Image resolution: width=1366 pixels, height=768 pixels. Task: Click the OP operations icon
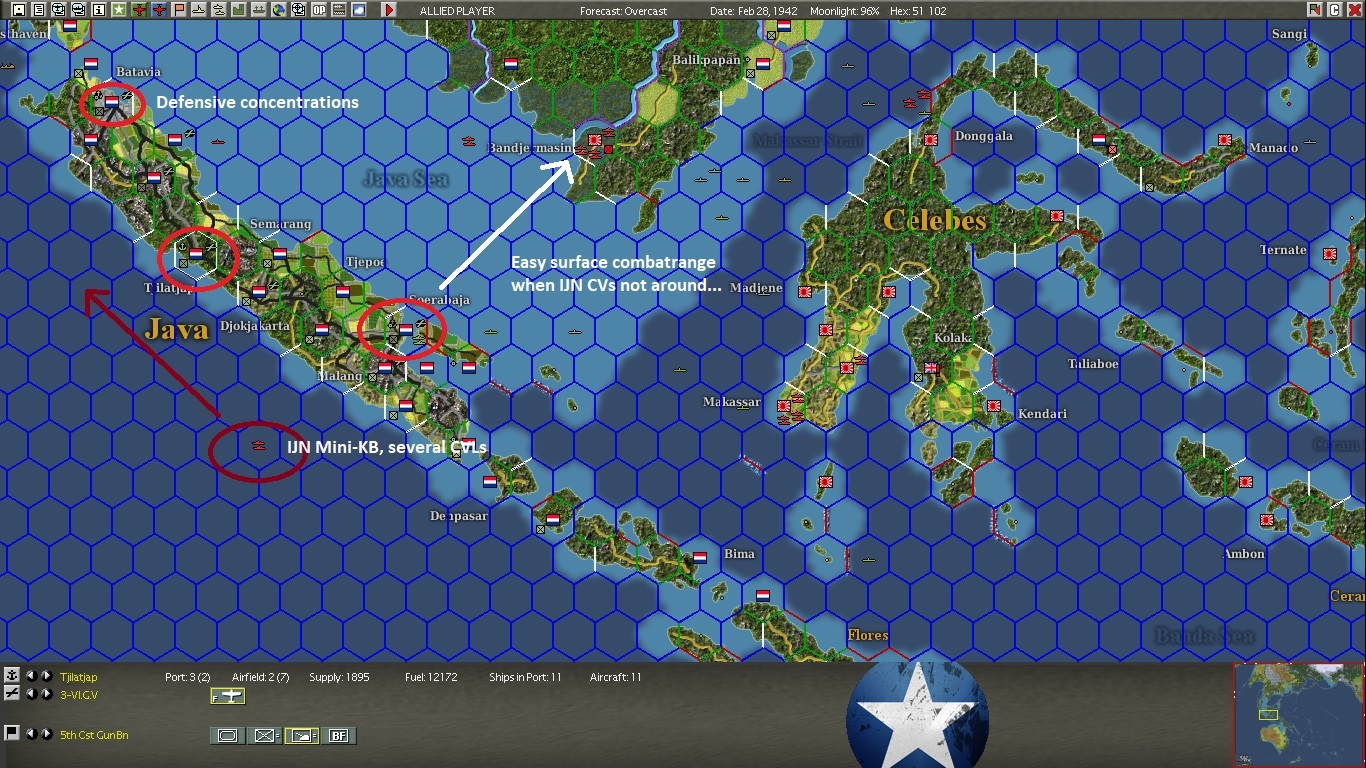[319, 10]
